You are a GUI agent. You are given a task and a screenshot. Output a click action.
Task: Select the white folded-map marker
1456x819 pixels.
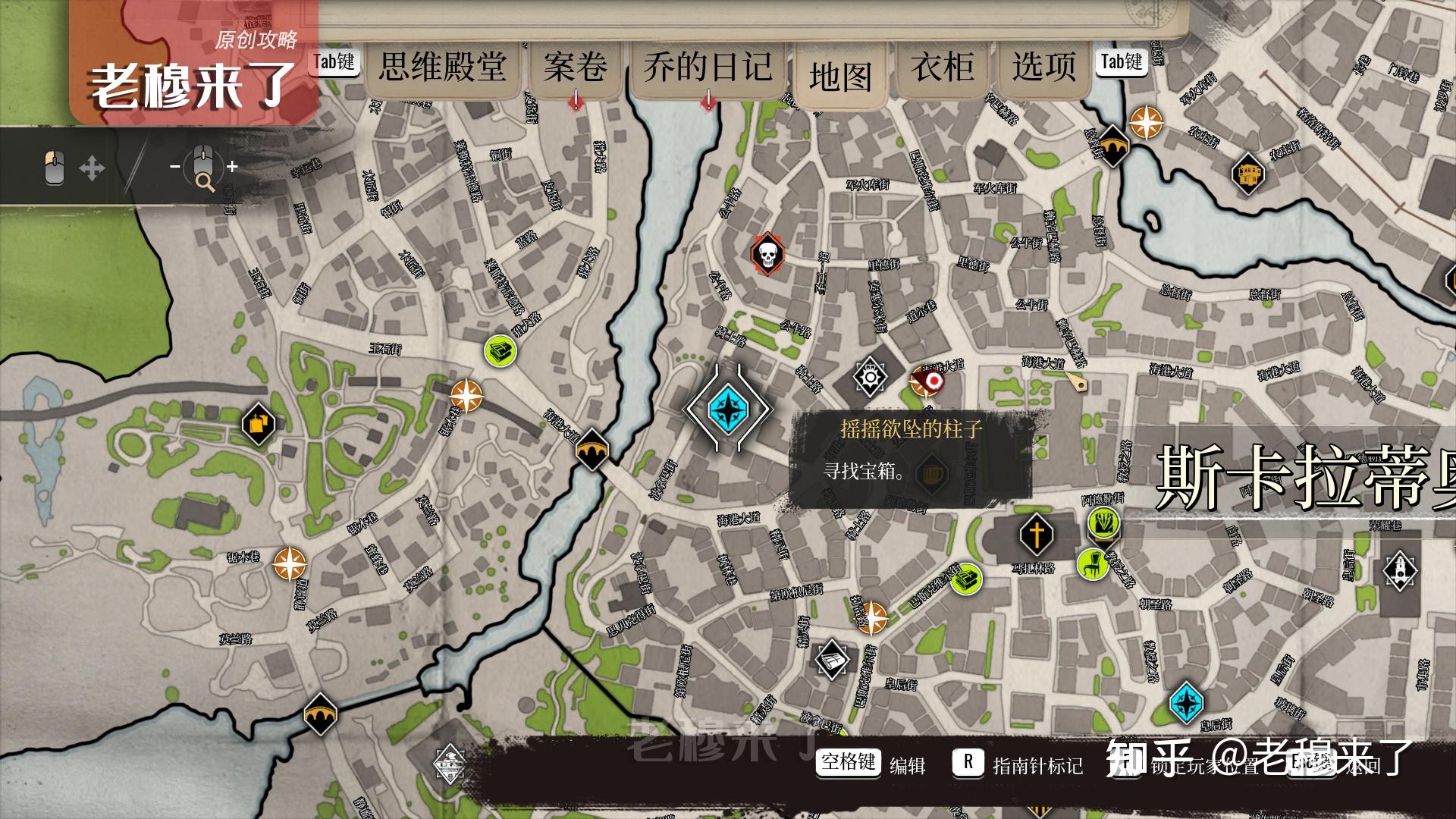tap(832, 660)
